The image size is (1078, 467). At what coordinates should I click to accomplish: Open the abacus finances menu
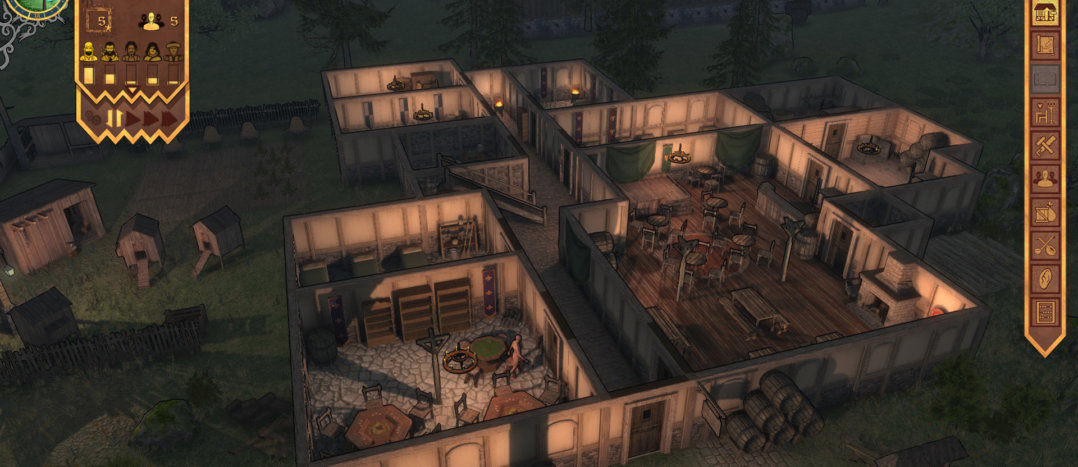[x=1045, y=311]
